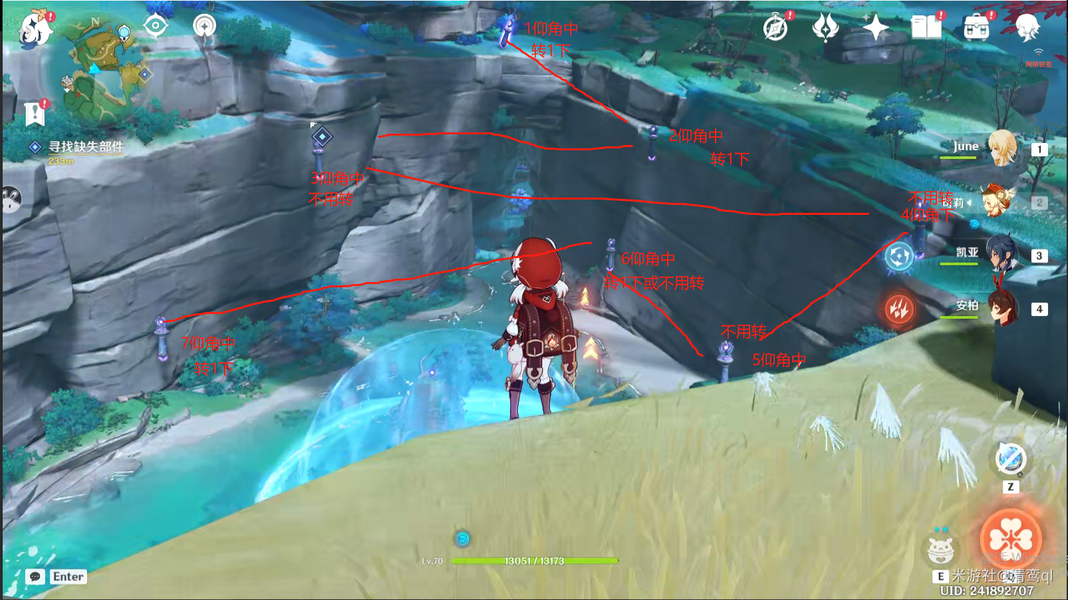The width and height of the screenshot is (1068, 600).
Task: Switch to party member June
Action: pos(1002,149)
